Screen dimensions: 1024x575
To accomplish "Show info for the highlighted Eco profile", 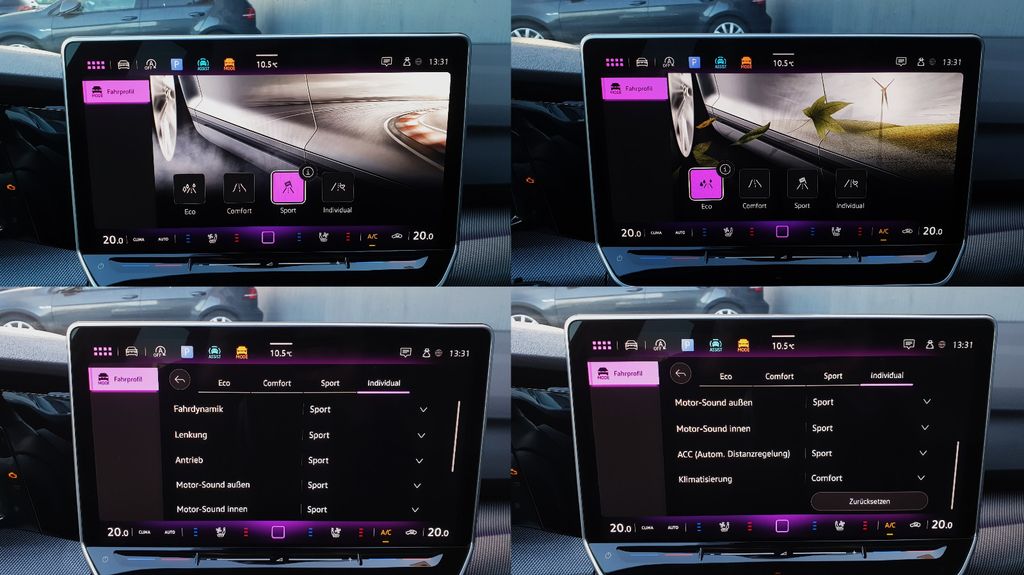I will (725, 169).
